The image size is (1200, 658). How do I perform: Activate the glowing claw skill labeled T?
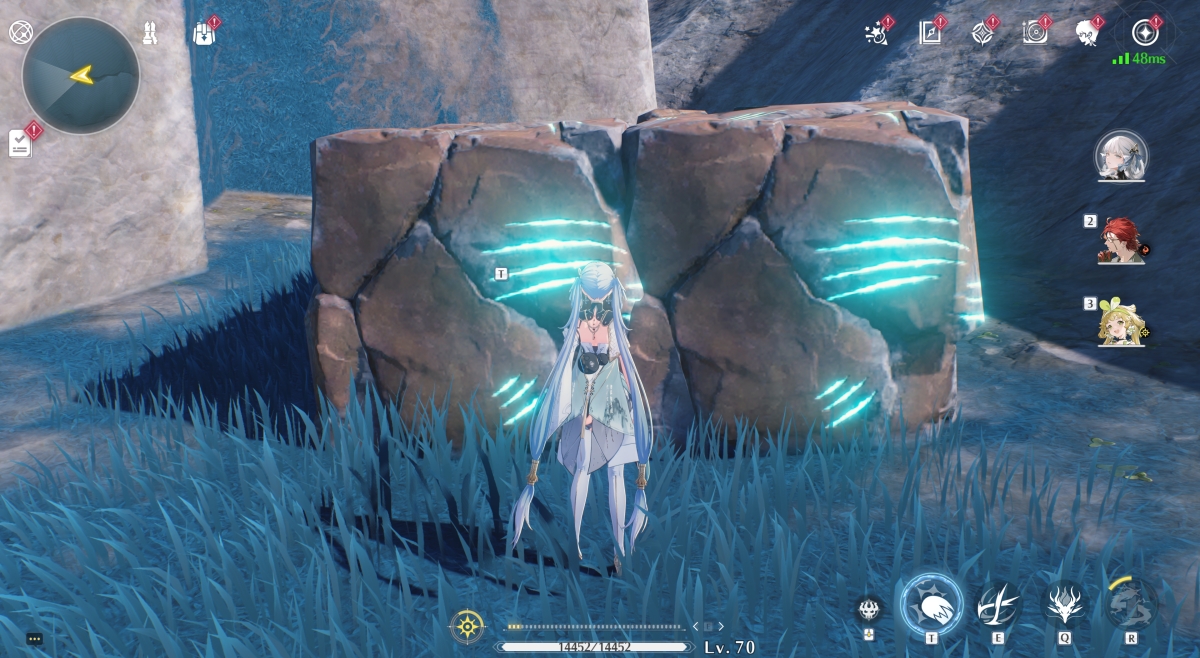point(931,604)
